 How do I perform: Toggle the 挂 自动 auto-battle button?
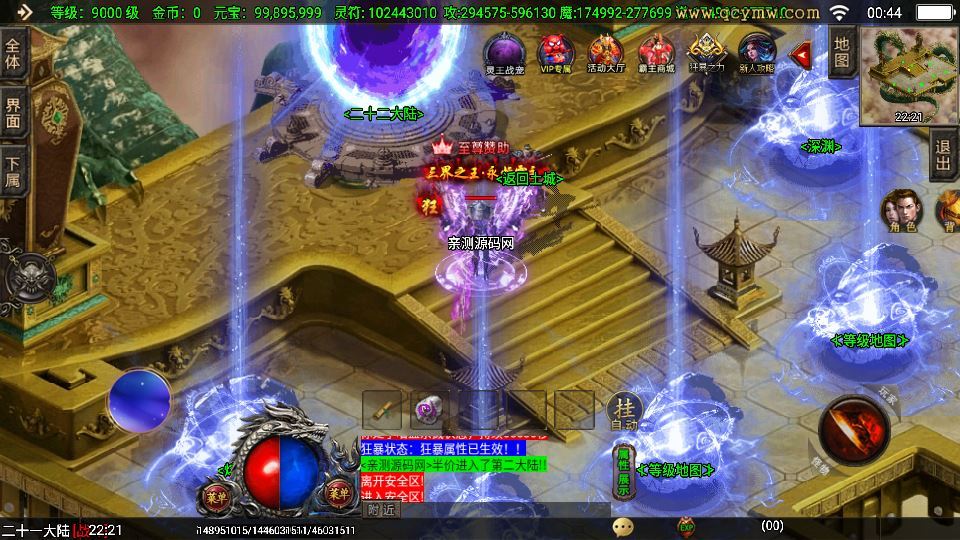pyautogui.click(x=625, y=410)
